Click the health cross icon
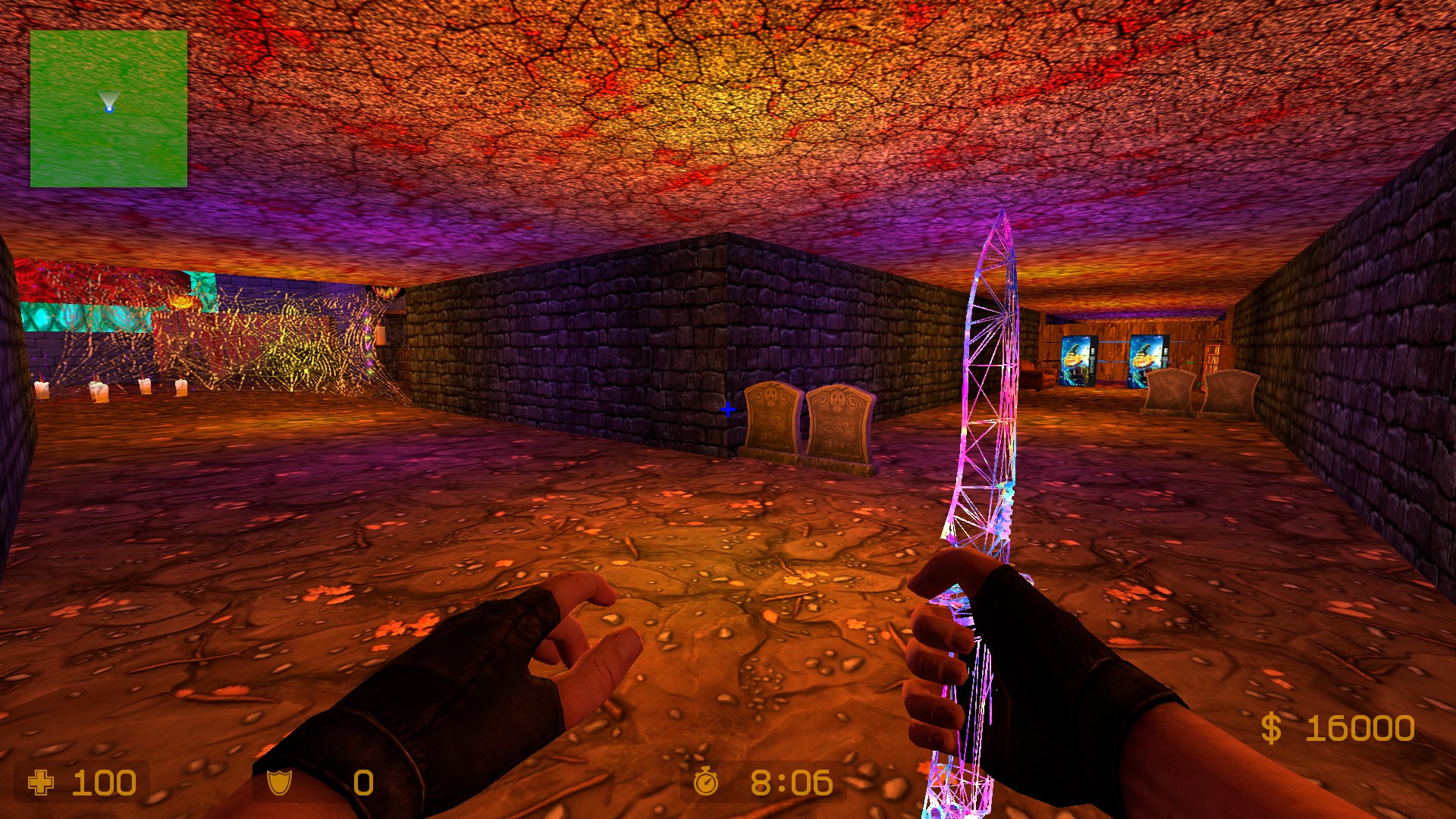 click(x=42, y=781)
